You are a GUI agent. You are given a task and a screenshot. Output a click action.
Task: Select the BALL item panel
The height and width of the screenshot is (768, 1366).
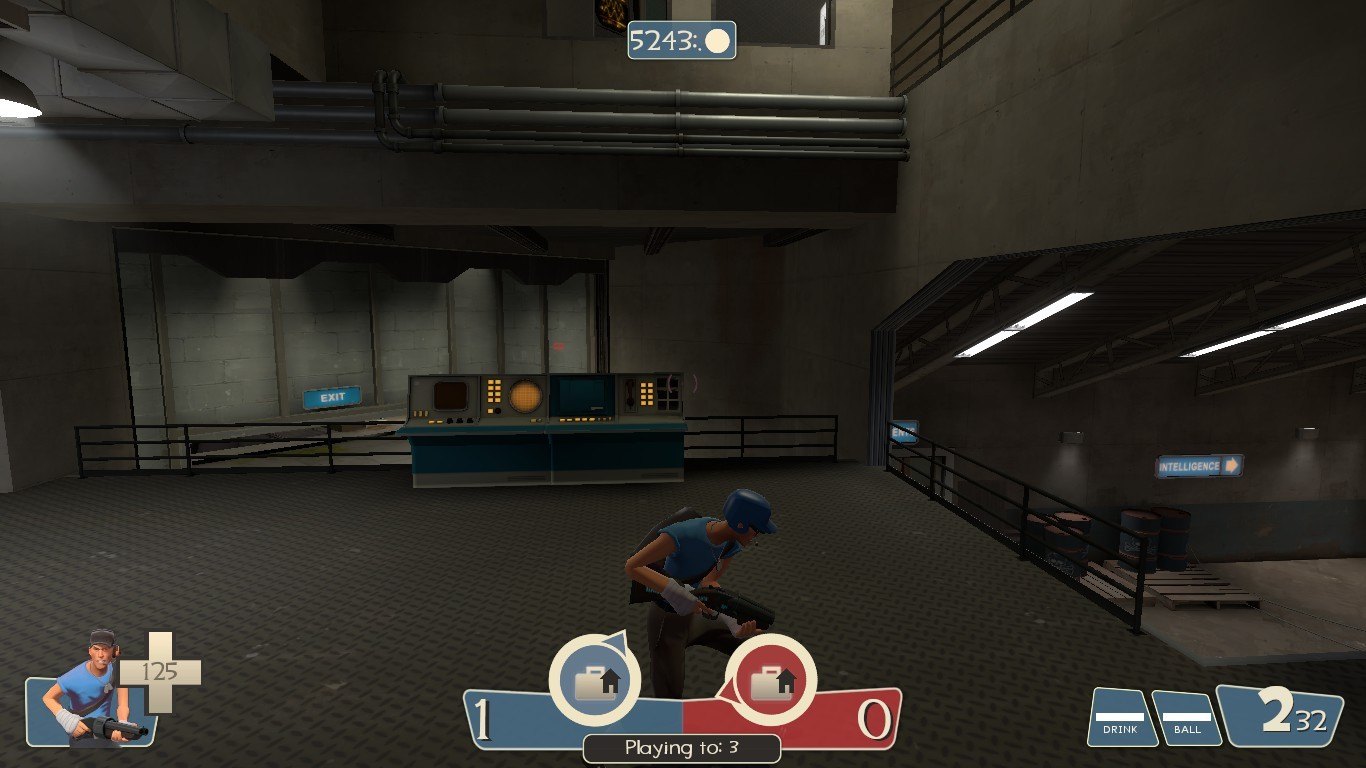pyautogui.click(x=1186, y=718)
